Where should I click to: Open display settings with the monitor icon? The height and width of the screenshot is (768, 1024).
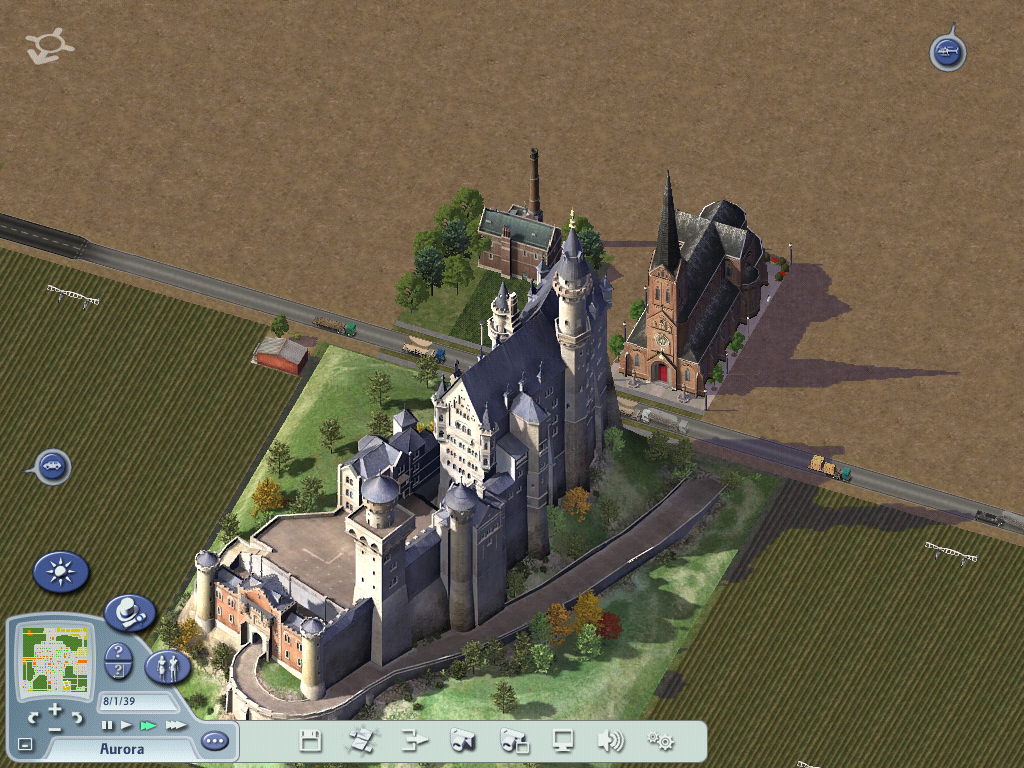pyautogui.click(x=564, y=741)
